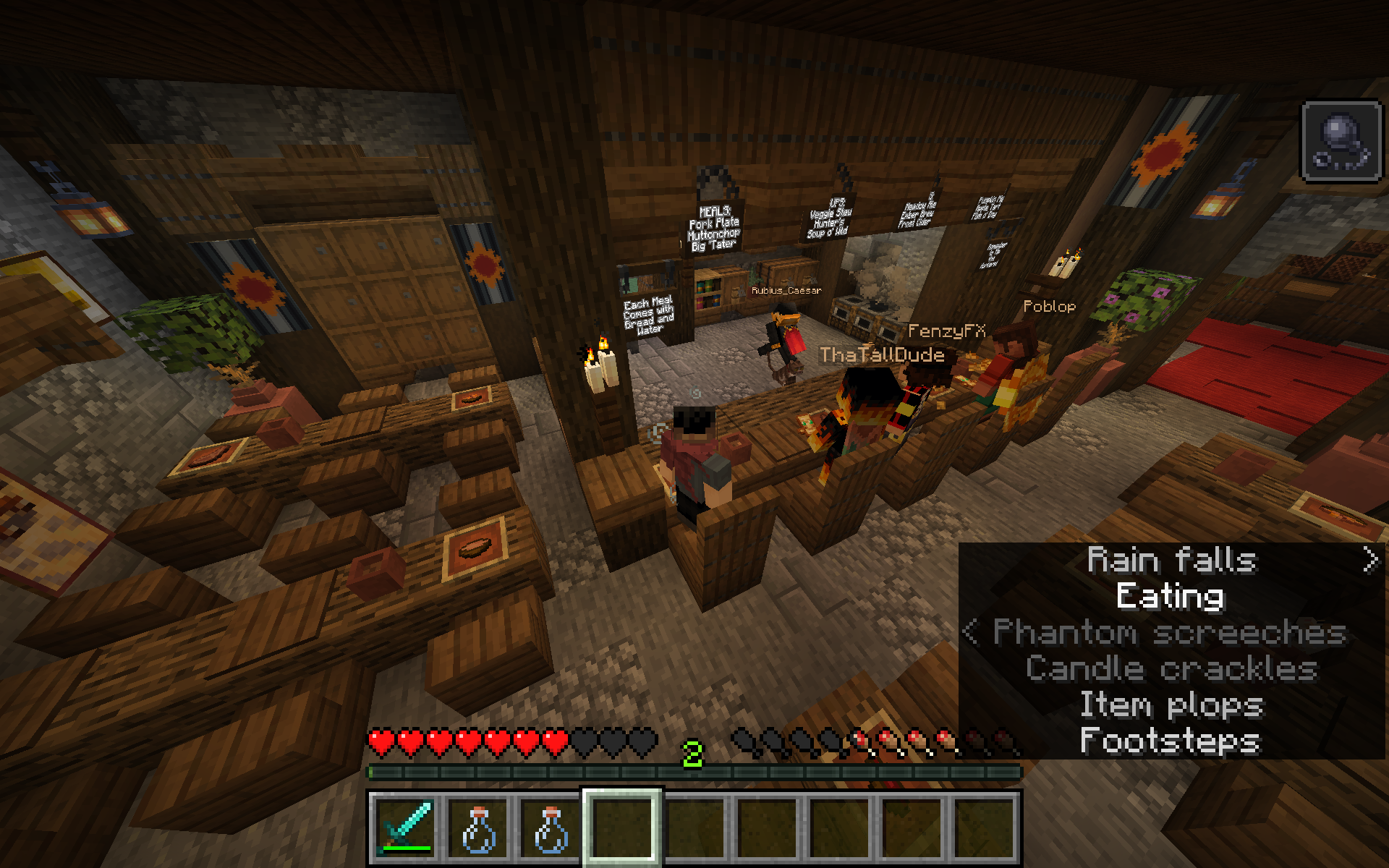Click the highlighted empty hotbar slot
The width and height of the screenshot is (1389, 868).
[622, 827]
